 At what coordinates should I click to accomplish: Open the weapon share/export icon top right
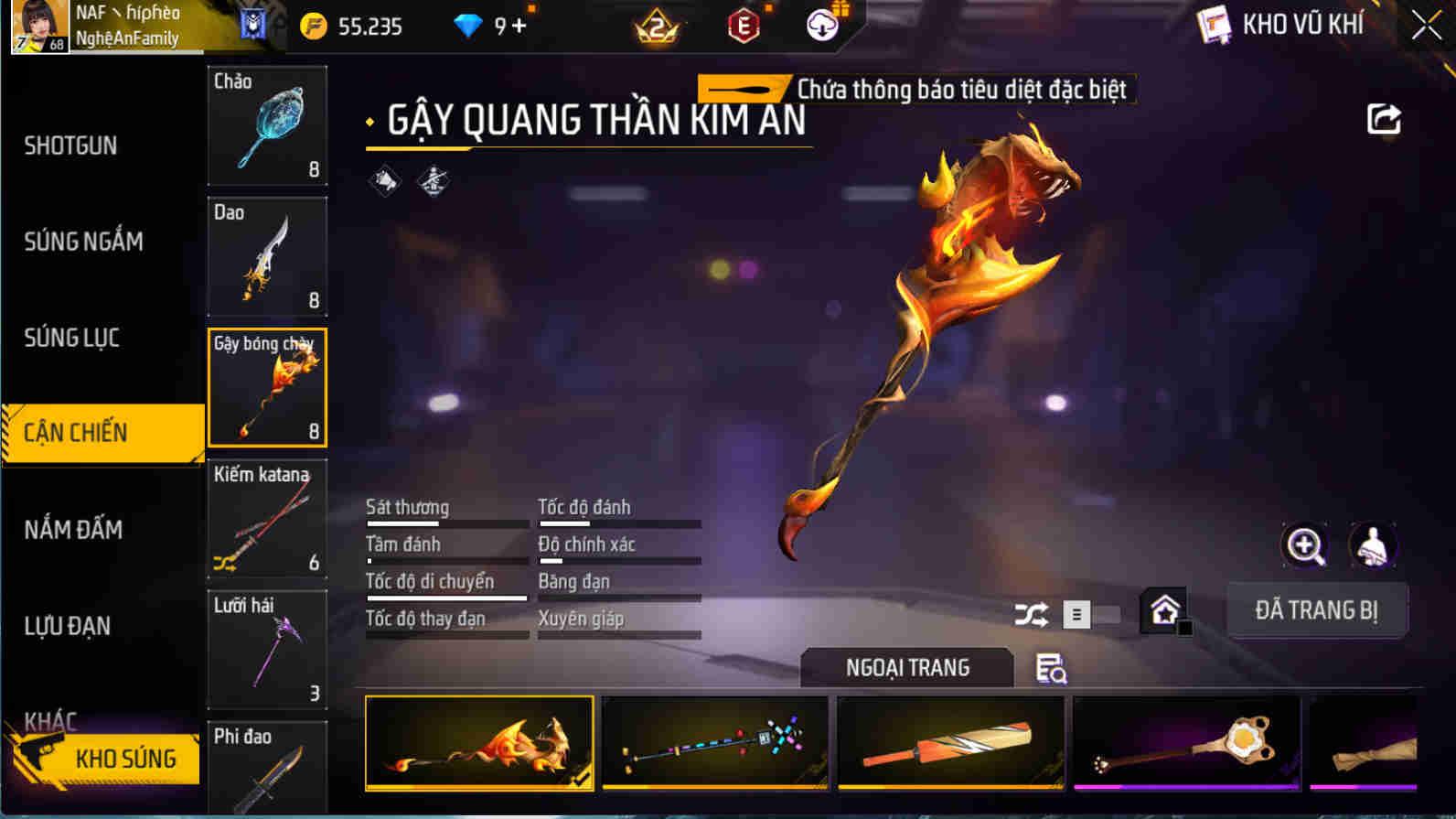coord(1384,117)
